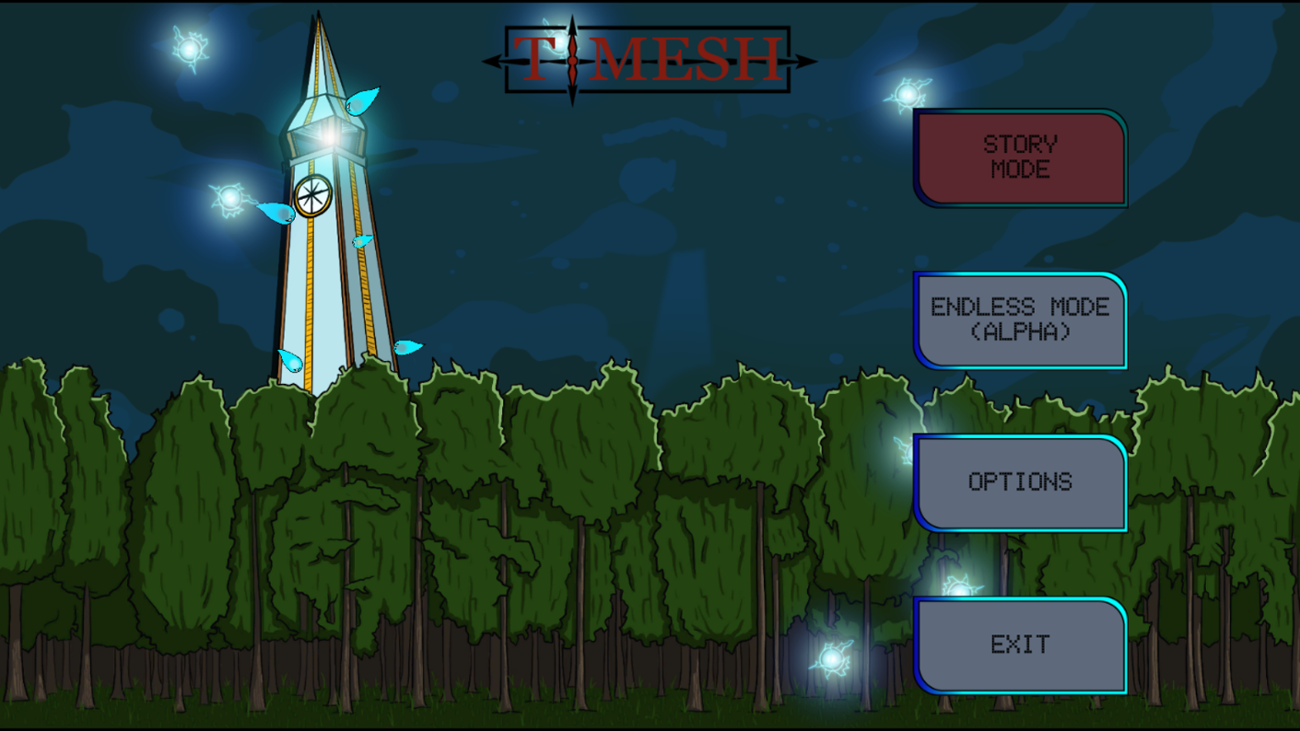
Task: Select Story Mode from the main menu
Action: coord(1022,156)
